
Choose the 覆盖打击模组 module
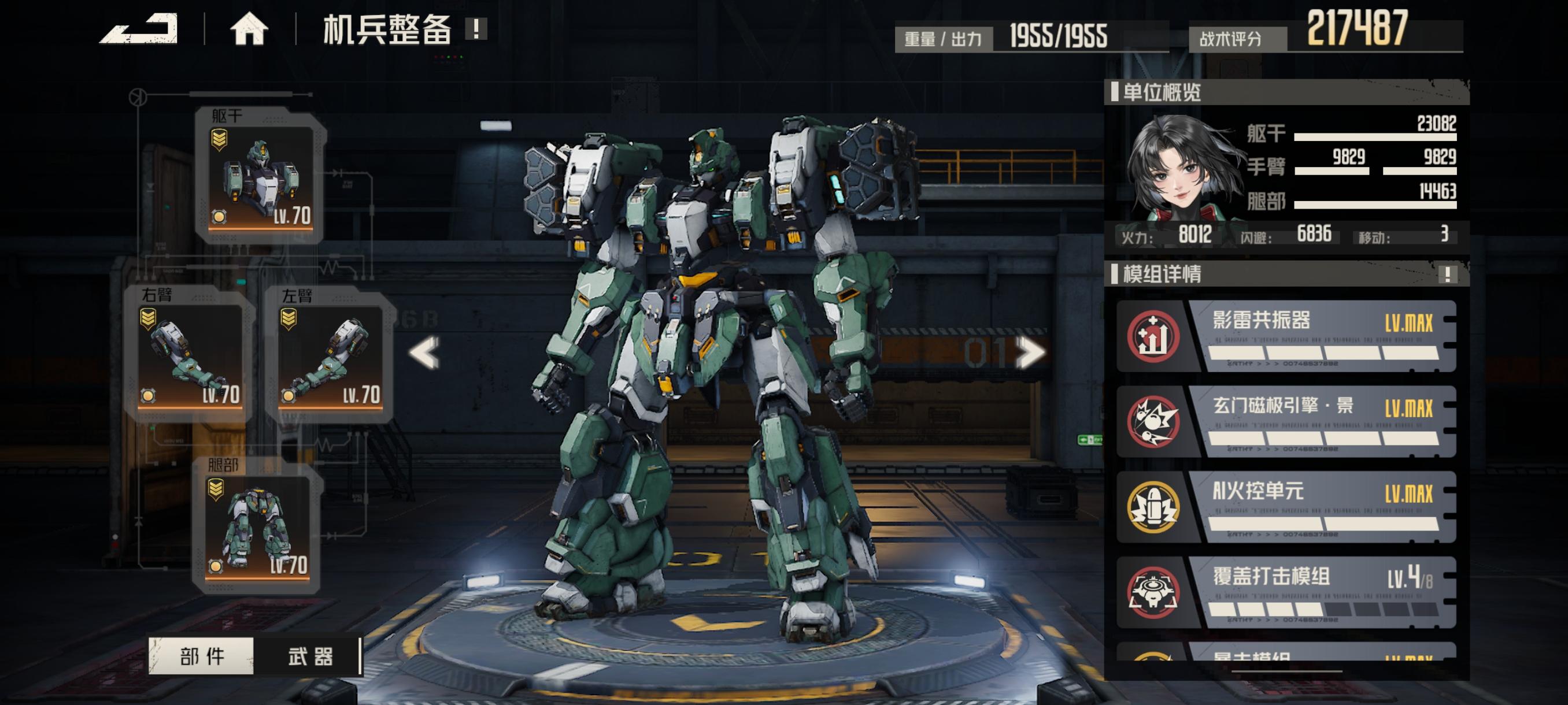point(1286,592)
